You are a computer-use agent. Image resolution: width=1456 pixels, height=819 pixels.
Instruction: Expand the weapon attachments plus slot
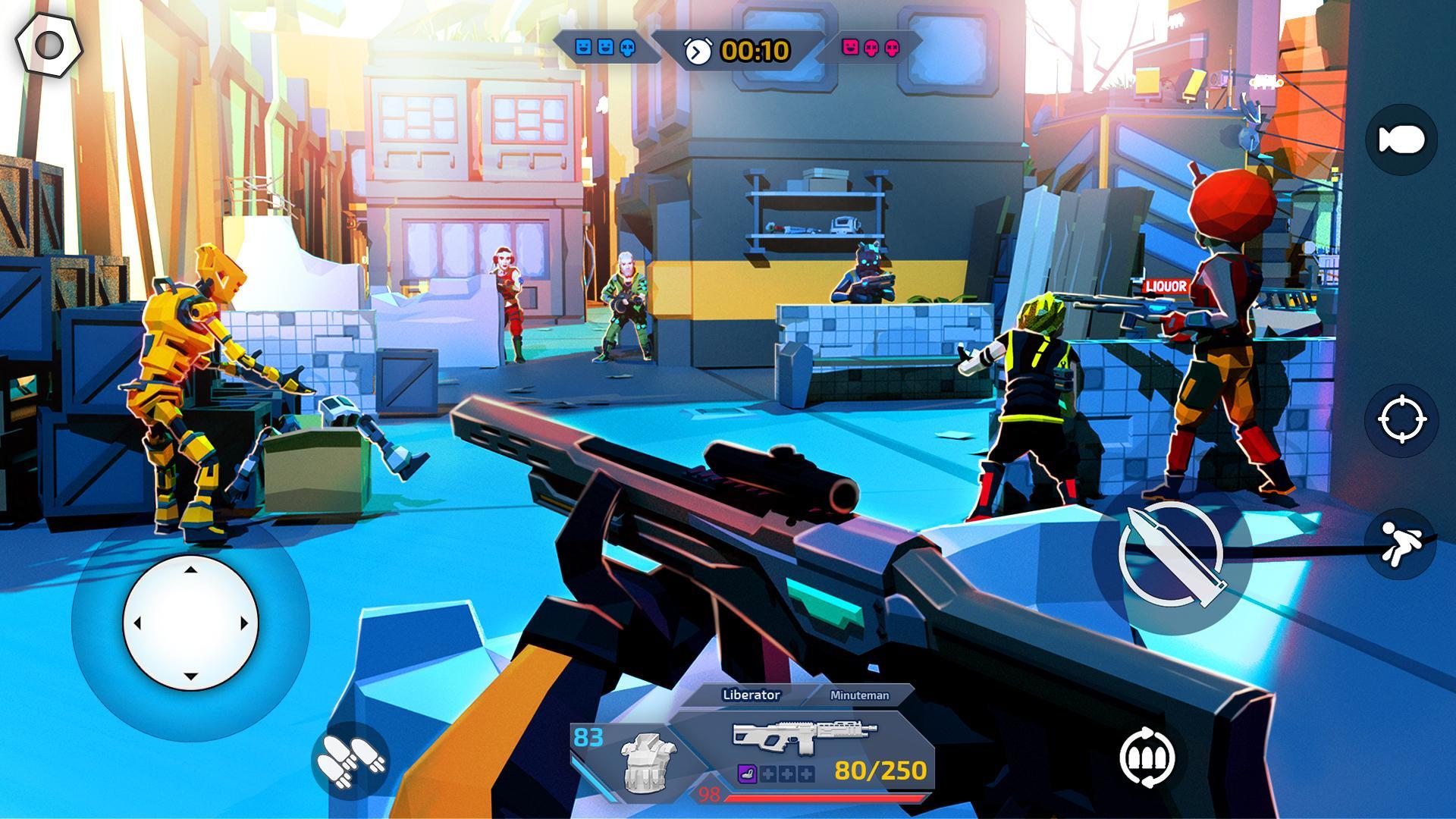(767, 773)
